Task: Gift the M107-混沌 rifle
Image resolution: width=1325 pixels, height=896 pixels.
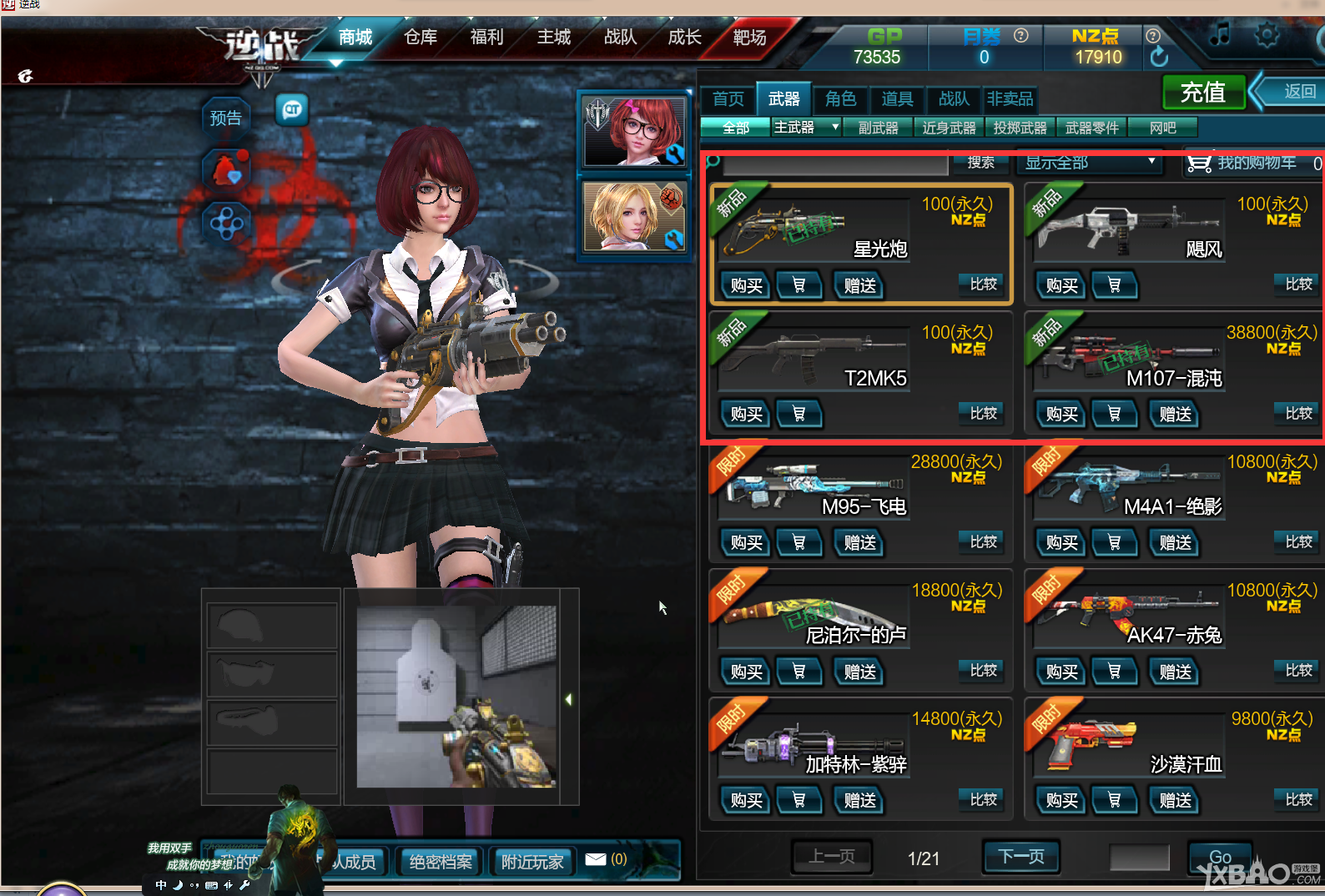Action: click(1175, 415)
